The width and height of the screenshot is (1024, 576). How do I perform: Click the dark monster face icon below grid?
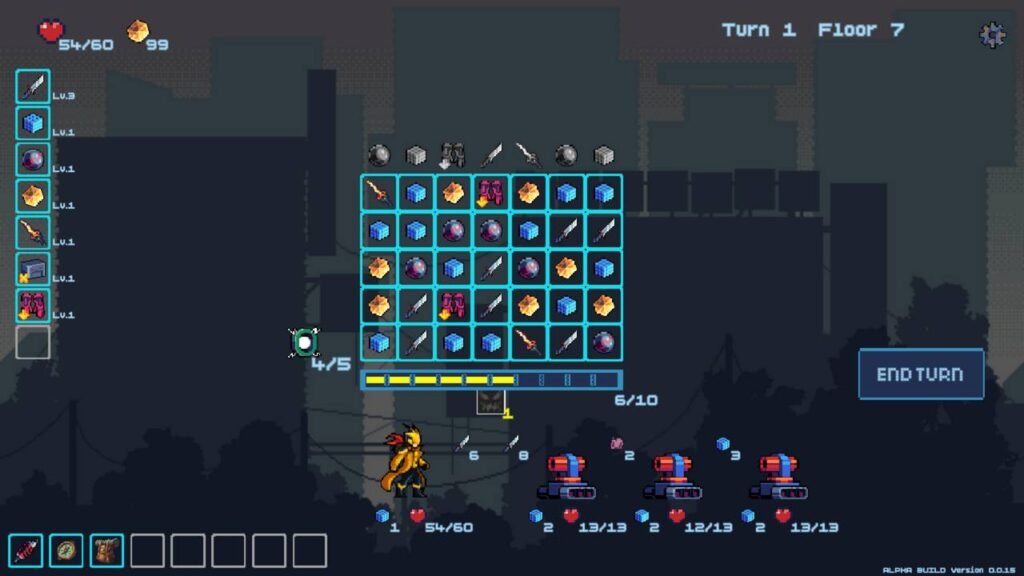click(490, 403)
